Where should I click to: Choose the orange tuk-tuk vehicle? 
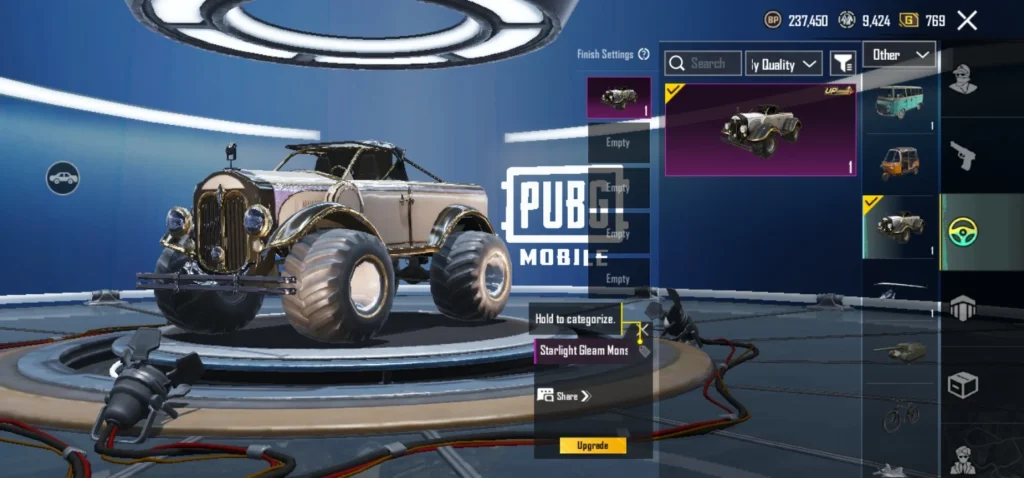pyautogui.click(x=899, y=160)
